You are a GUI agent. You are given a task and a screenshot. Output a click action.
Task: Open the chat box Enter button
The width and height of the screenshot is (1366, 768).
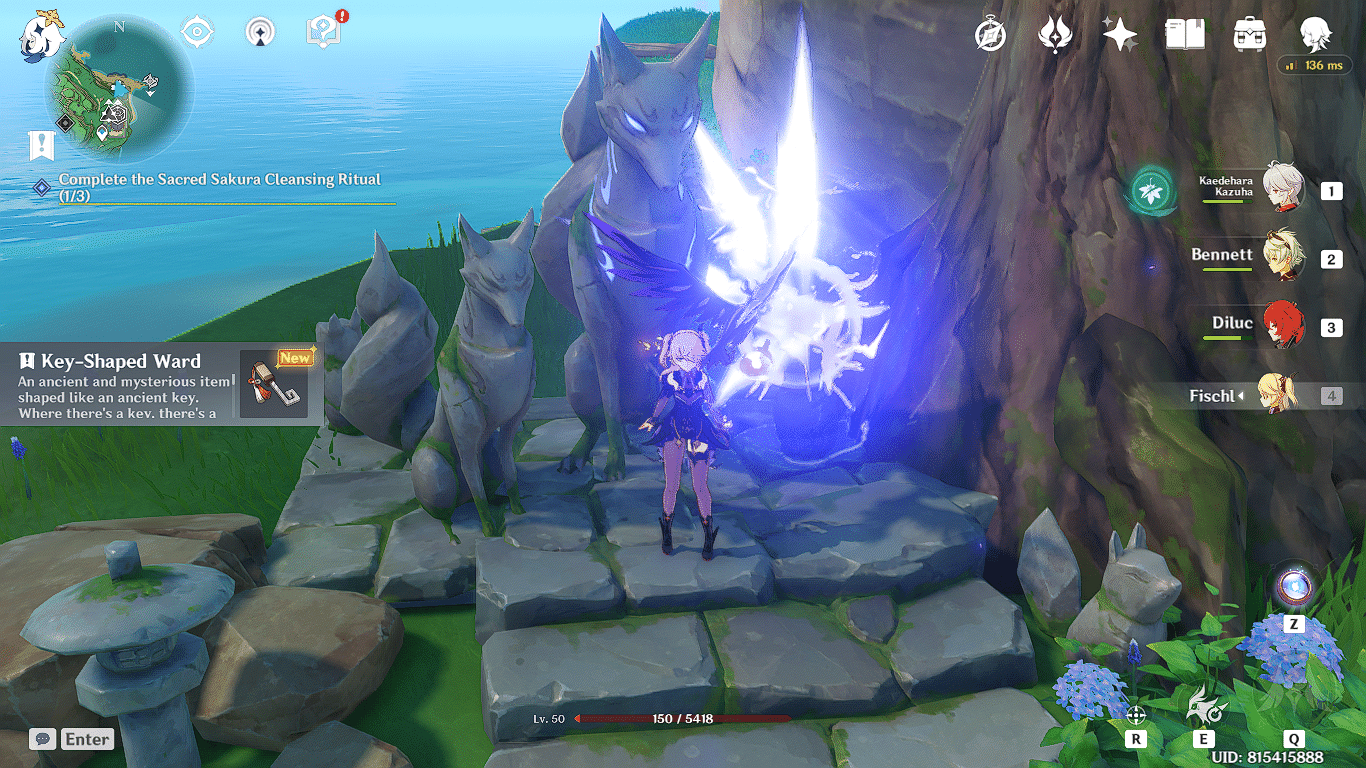point(72,739)
